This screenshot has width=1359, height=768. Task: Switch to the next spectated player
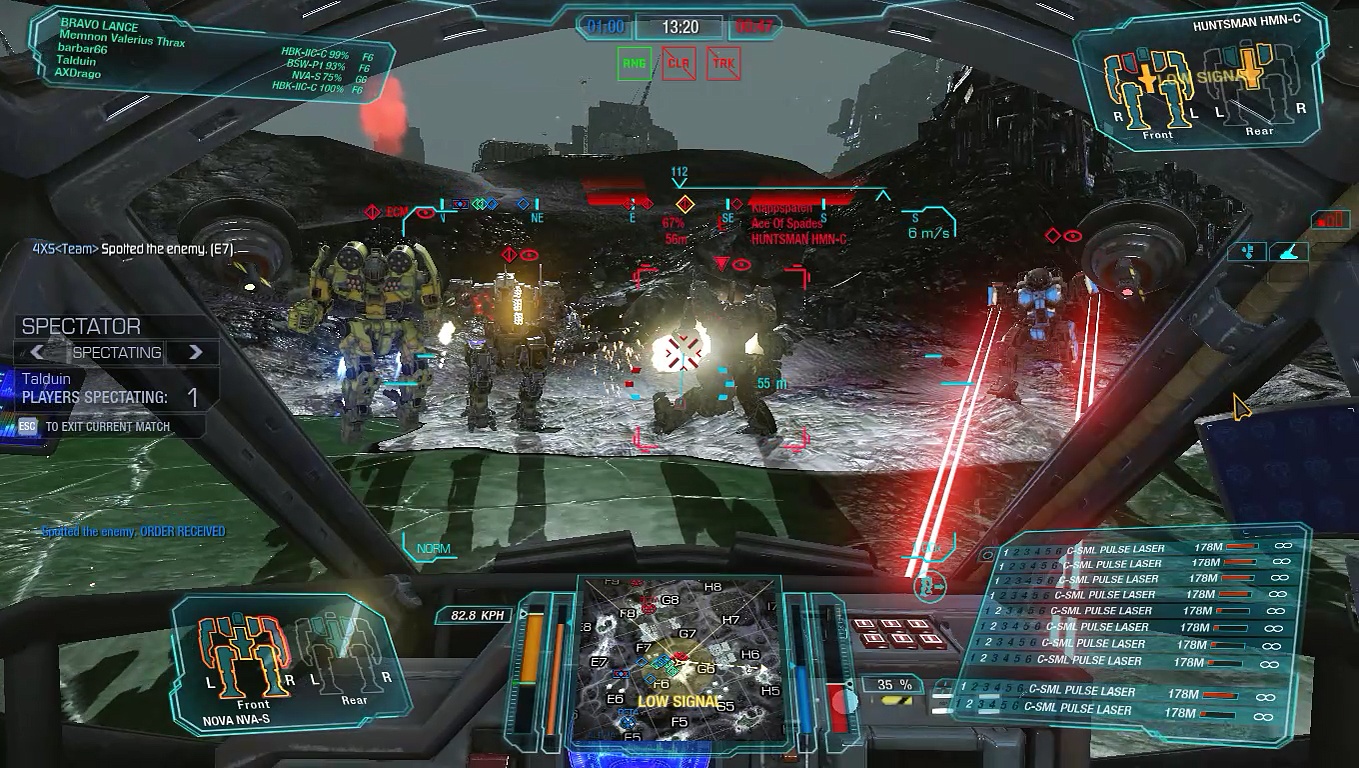[196, 352]
